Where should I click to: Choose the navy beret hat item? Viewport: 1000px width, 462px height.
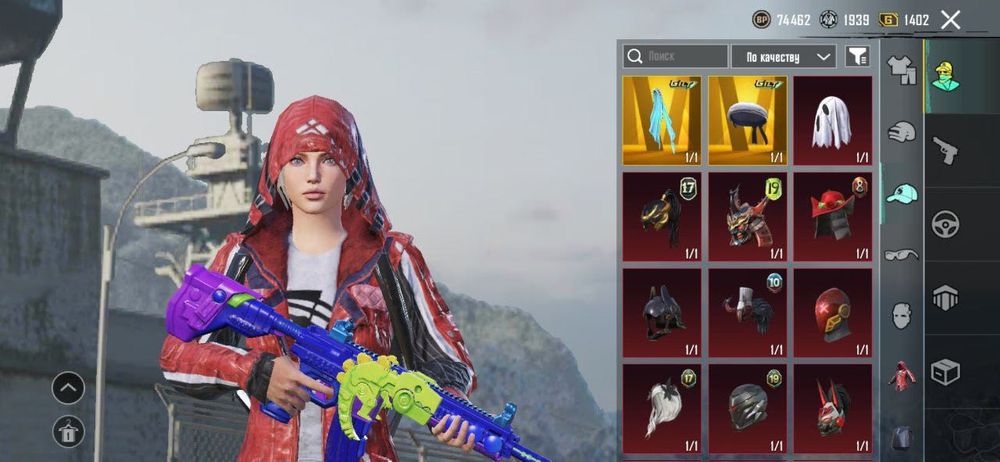click(747, 120)
